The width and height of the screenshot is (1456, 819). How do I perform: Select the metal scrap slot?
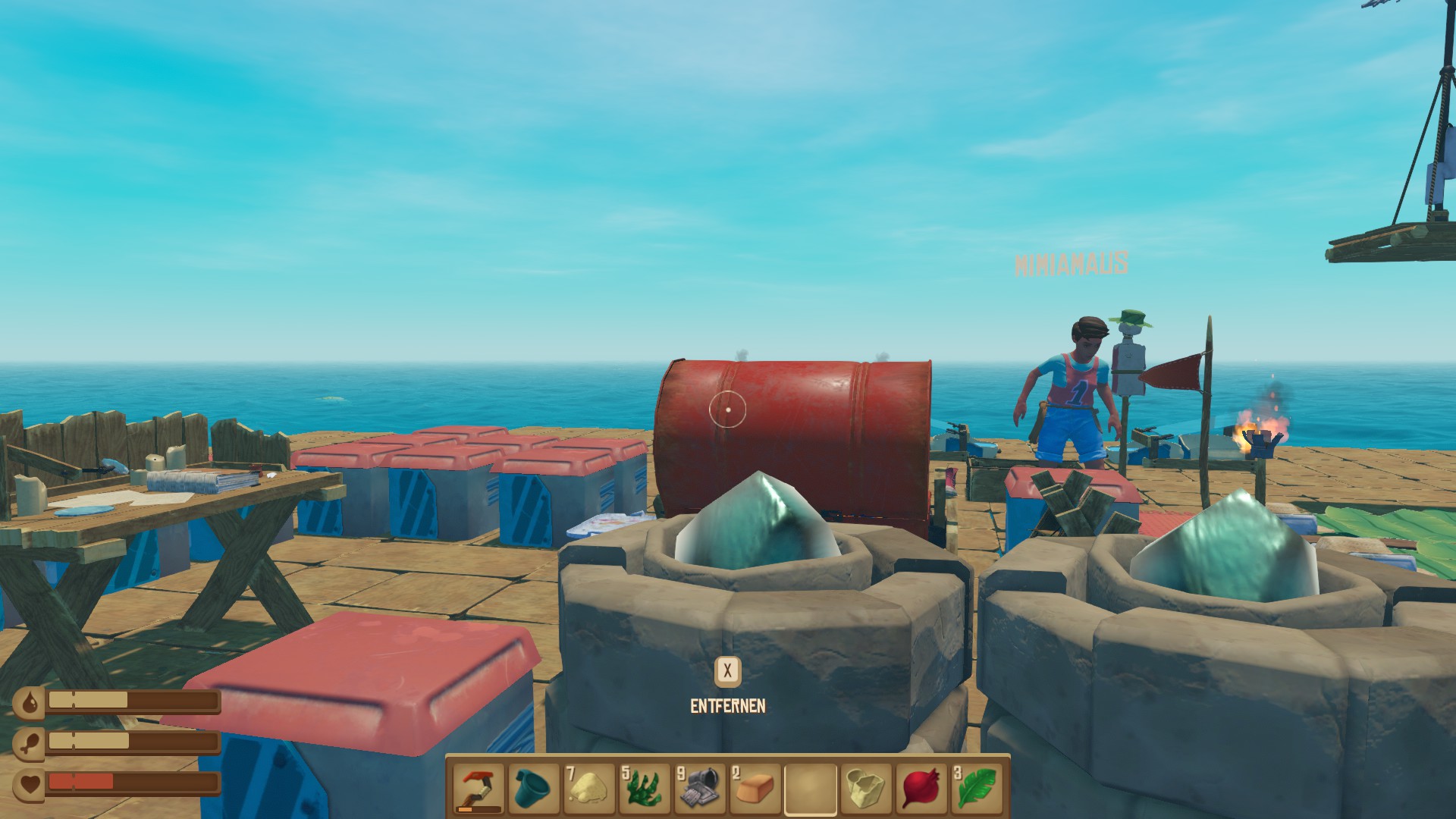point(699,789)
